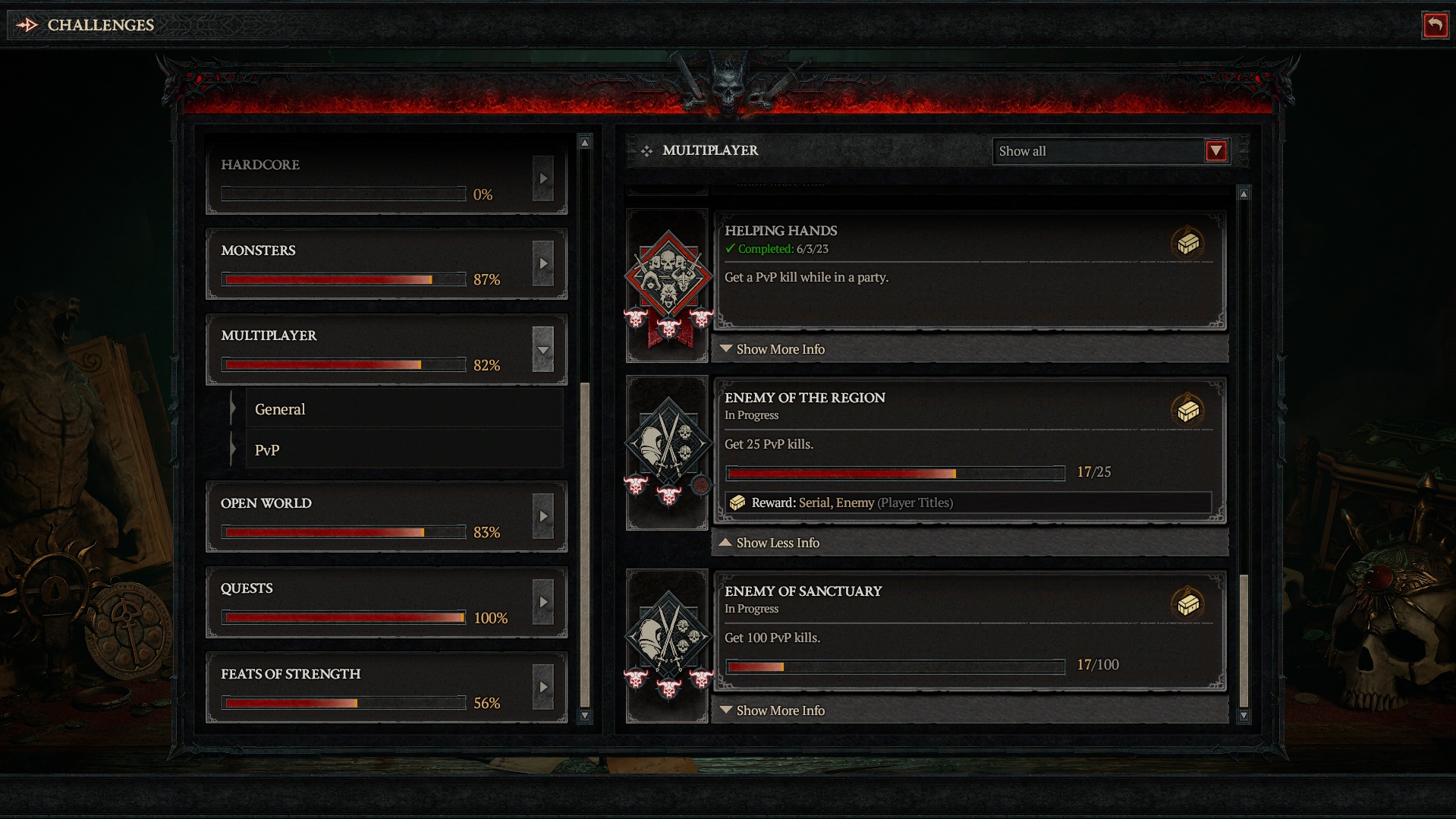Expand the Open World category
This screenshot has height=819, width=1456.
click(543, 517)
